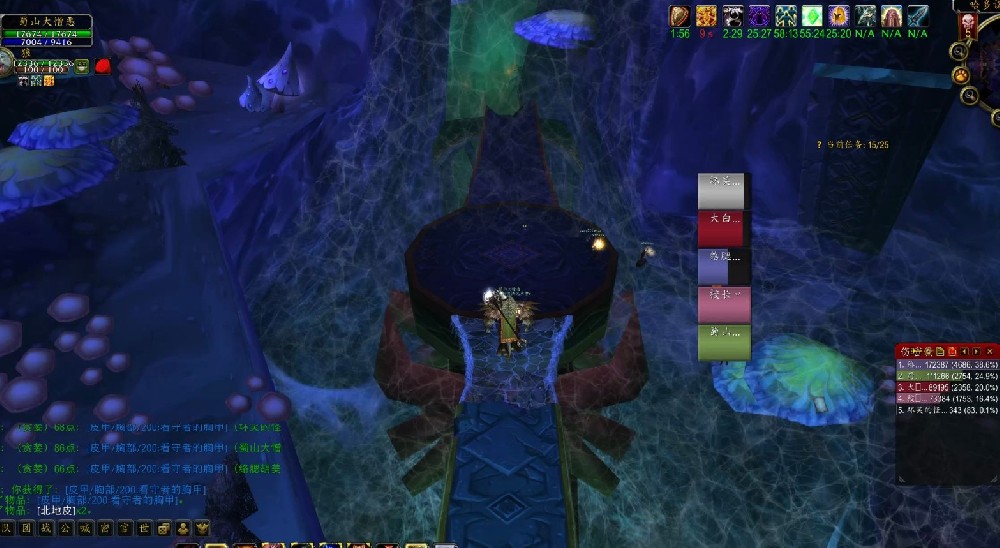Close the damage meter window
Viewport: 1000px width, 548px height.
(990, 352)
